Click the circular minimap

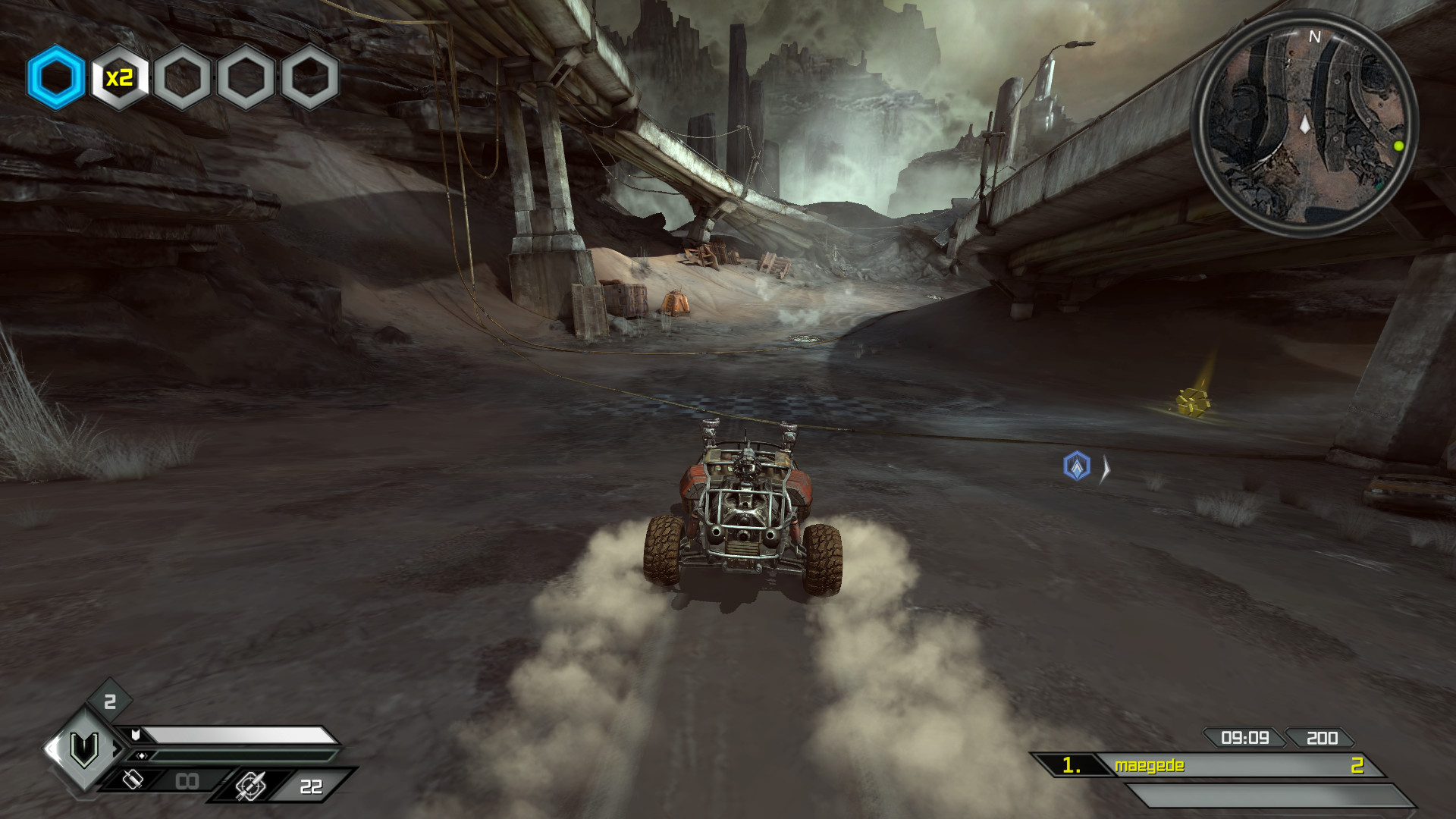(x=1304, y=125)
